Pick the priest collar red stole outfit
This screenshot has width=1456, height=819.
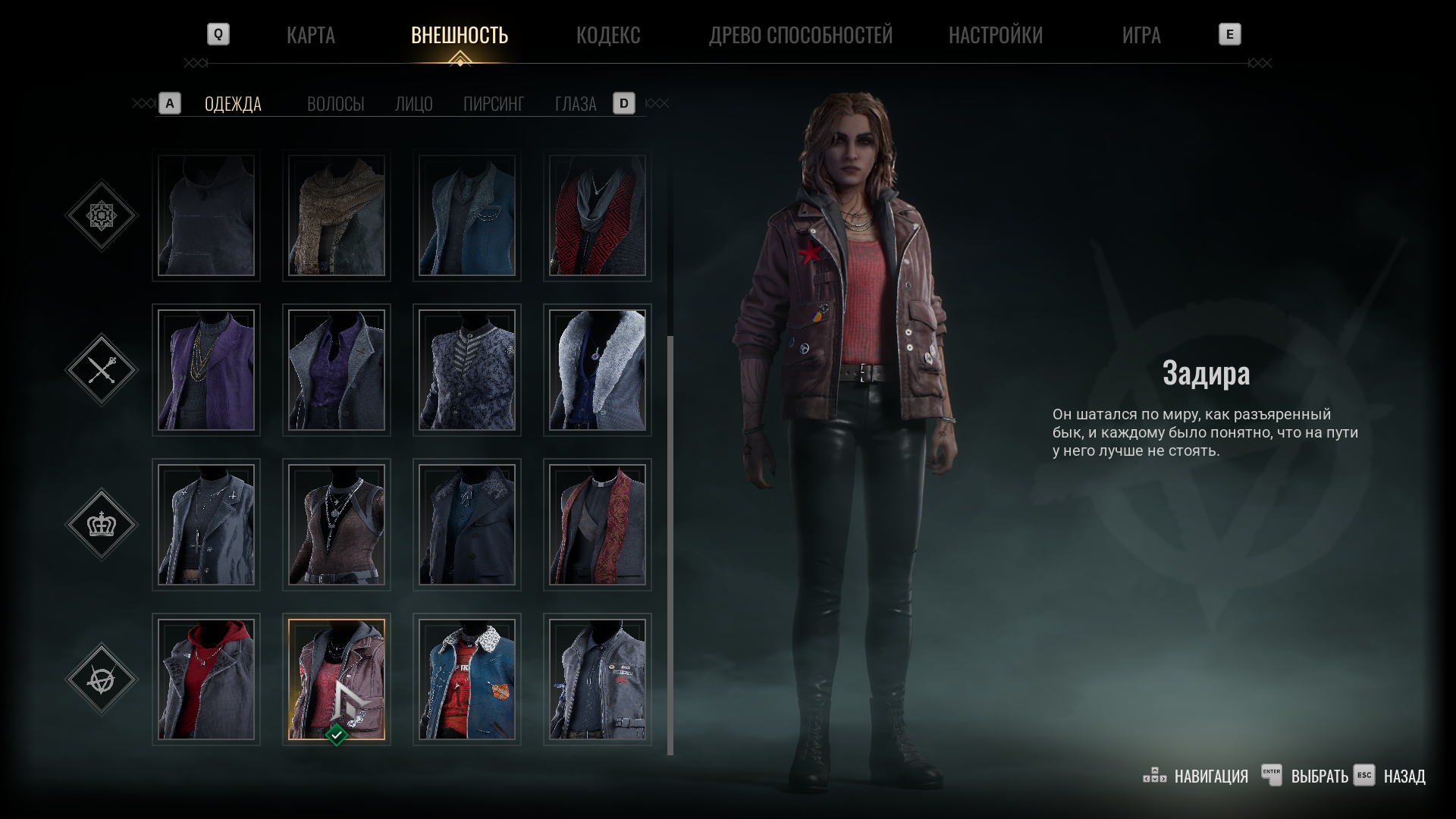pyautogui.click(x=598, y=525)
